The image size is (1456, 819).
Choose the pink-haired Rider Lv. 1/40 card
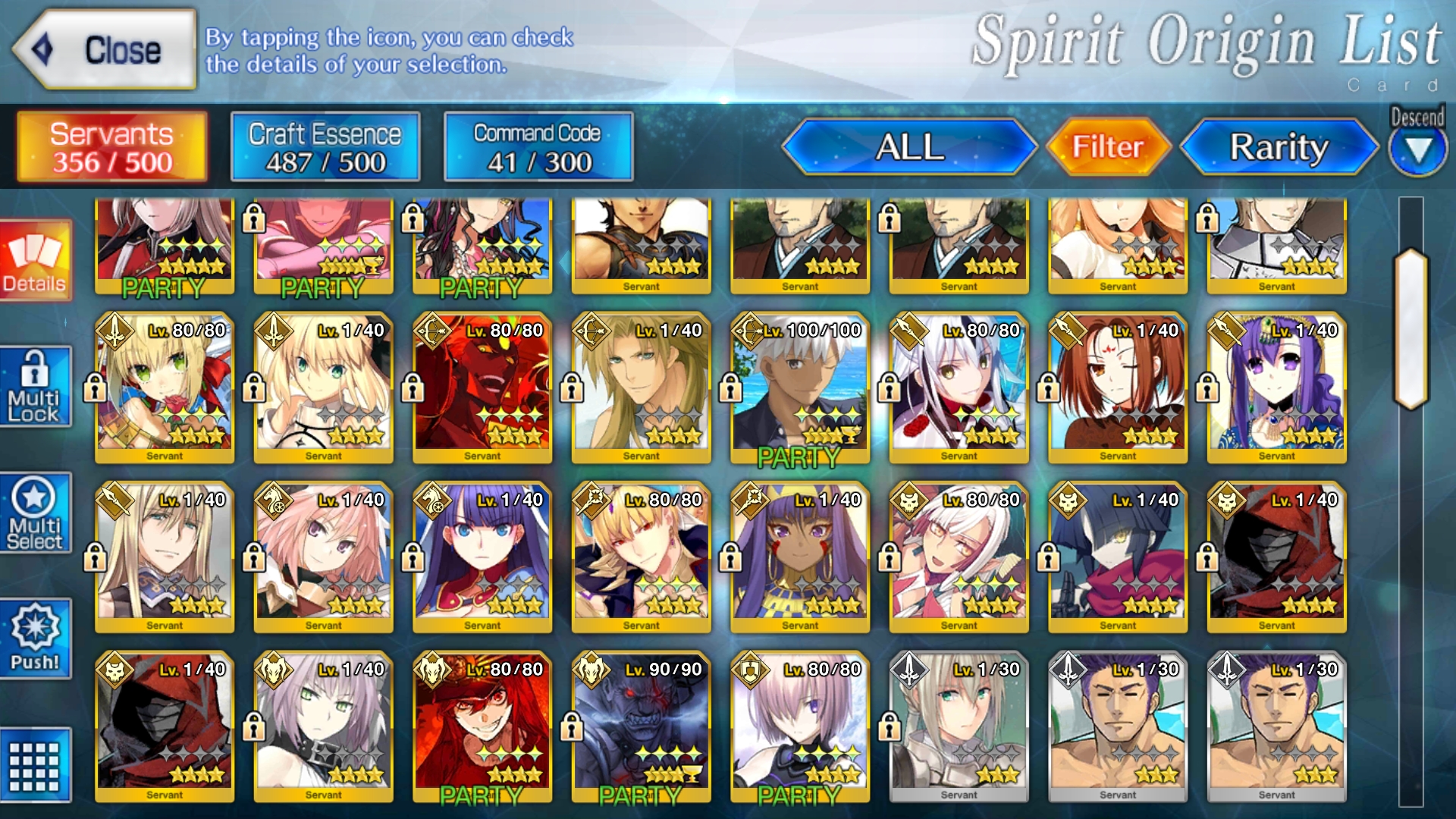click(324, 557)
